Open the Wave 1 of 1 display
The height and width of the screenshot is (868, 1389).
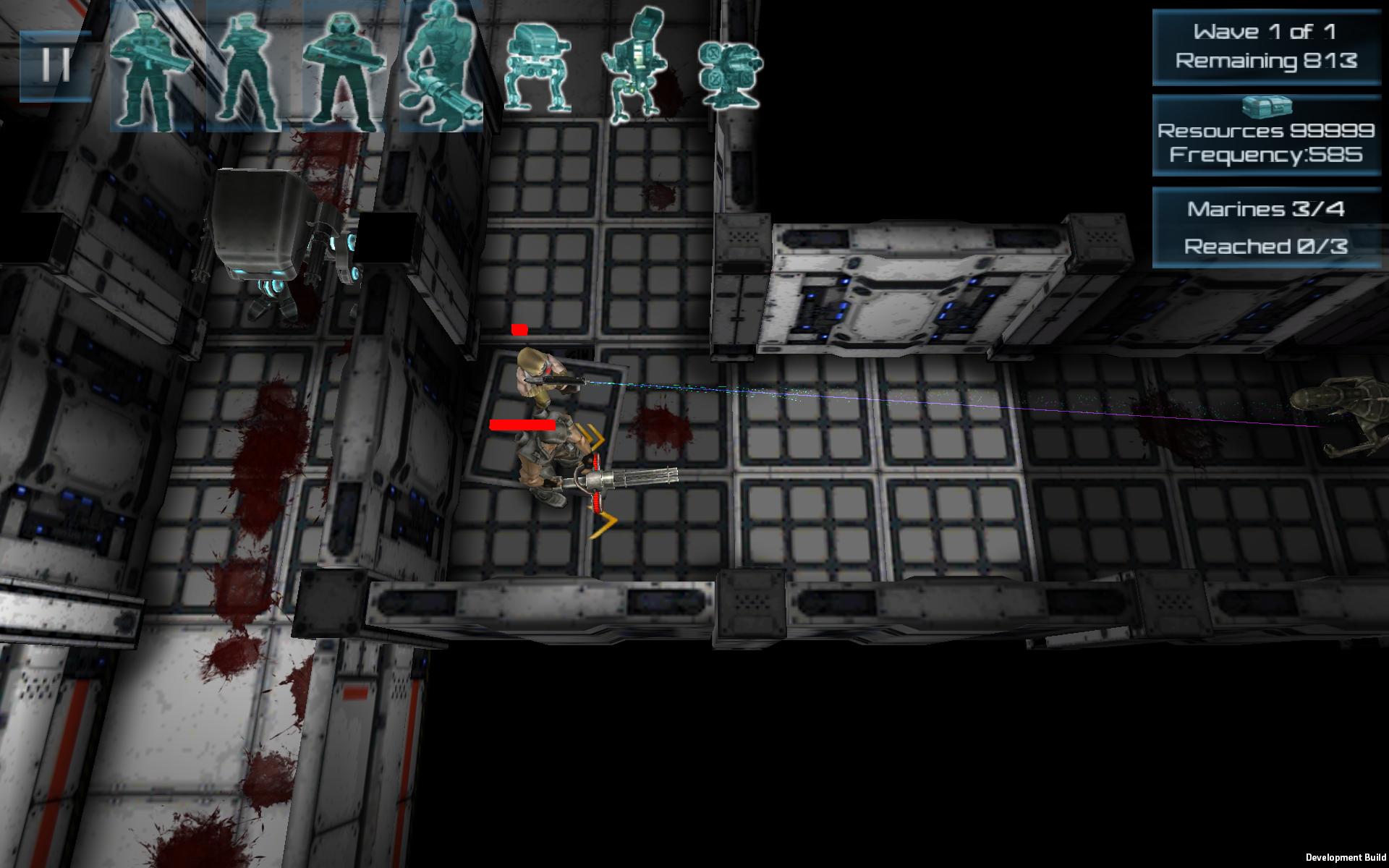click(1265, 33)
